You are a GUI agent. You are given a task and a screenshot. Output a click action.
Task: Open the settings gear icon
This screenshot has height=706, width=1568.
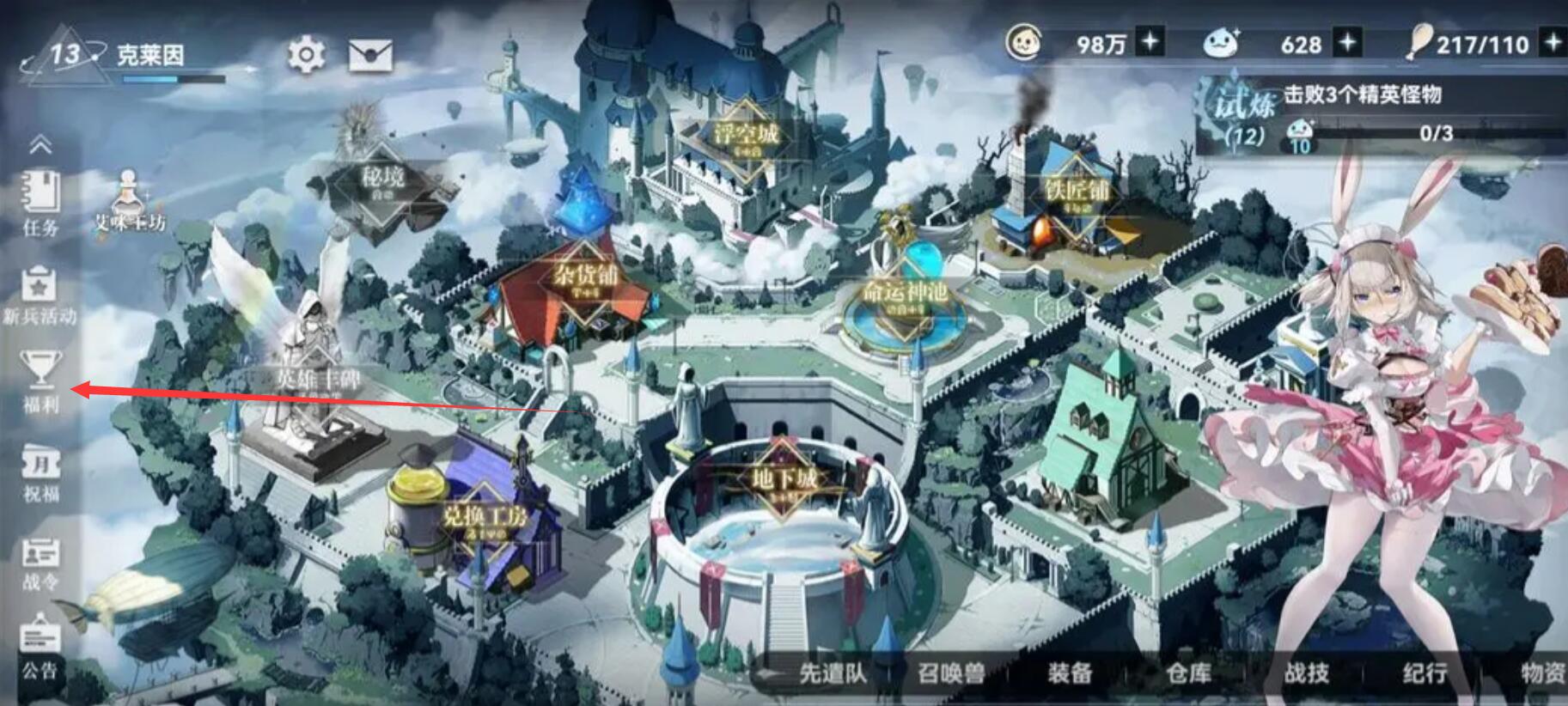pos(305,56)
